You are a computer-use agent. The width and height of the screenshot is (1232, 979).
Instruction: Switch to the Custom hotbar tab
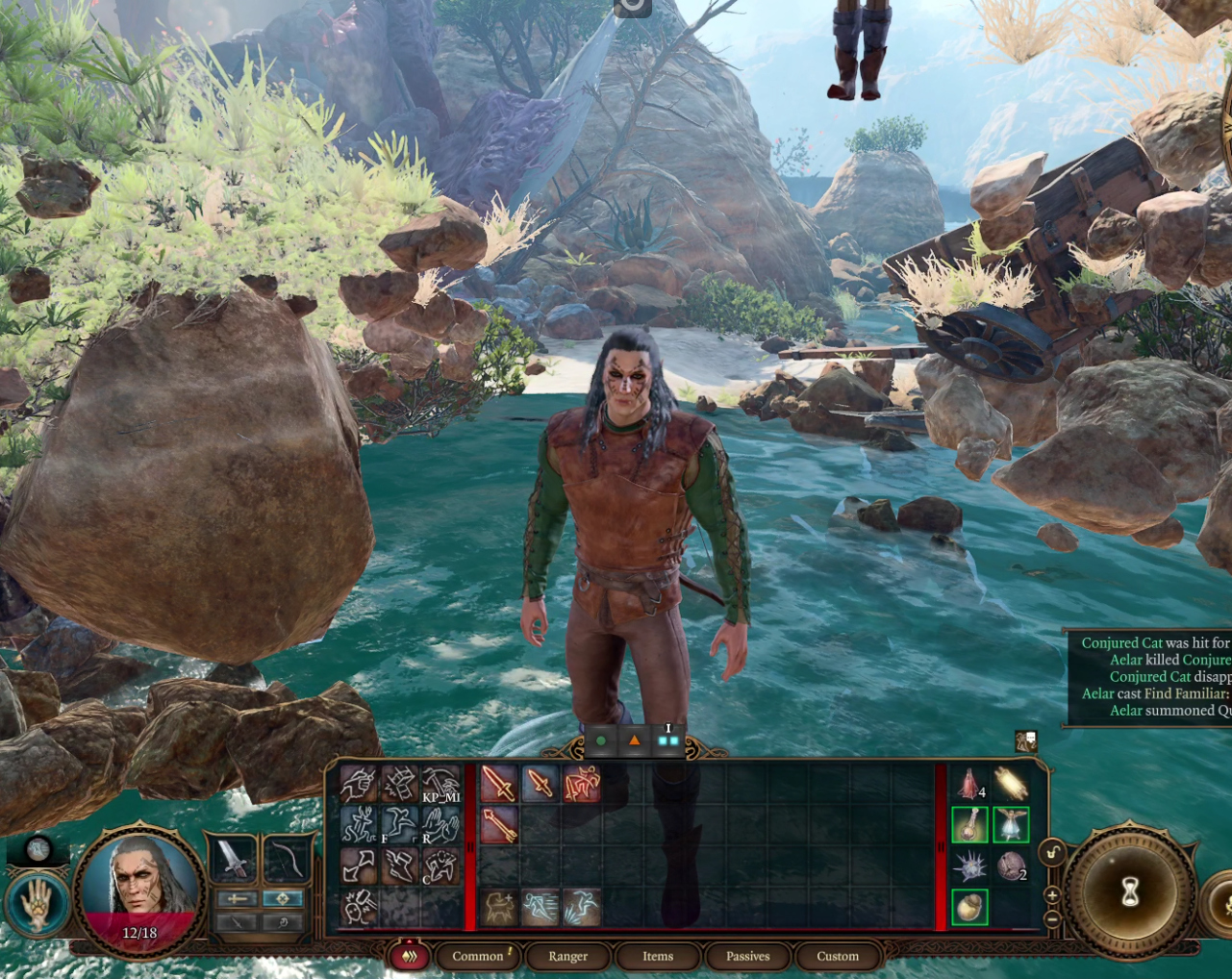838,956
